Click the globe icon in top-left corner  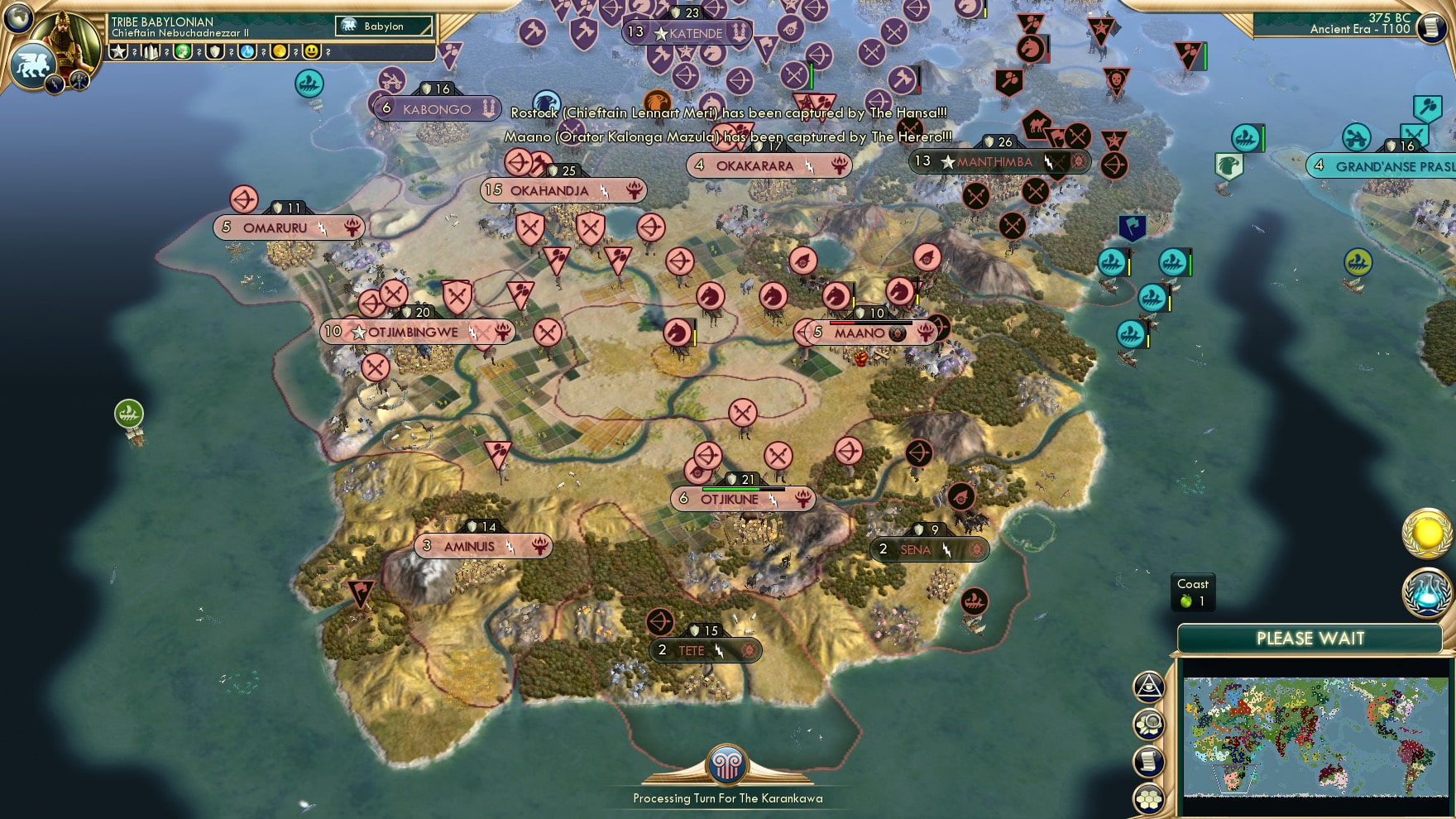[17, 19]
